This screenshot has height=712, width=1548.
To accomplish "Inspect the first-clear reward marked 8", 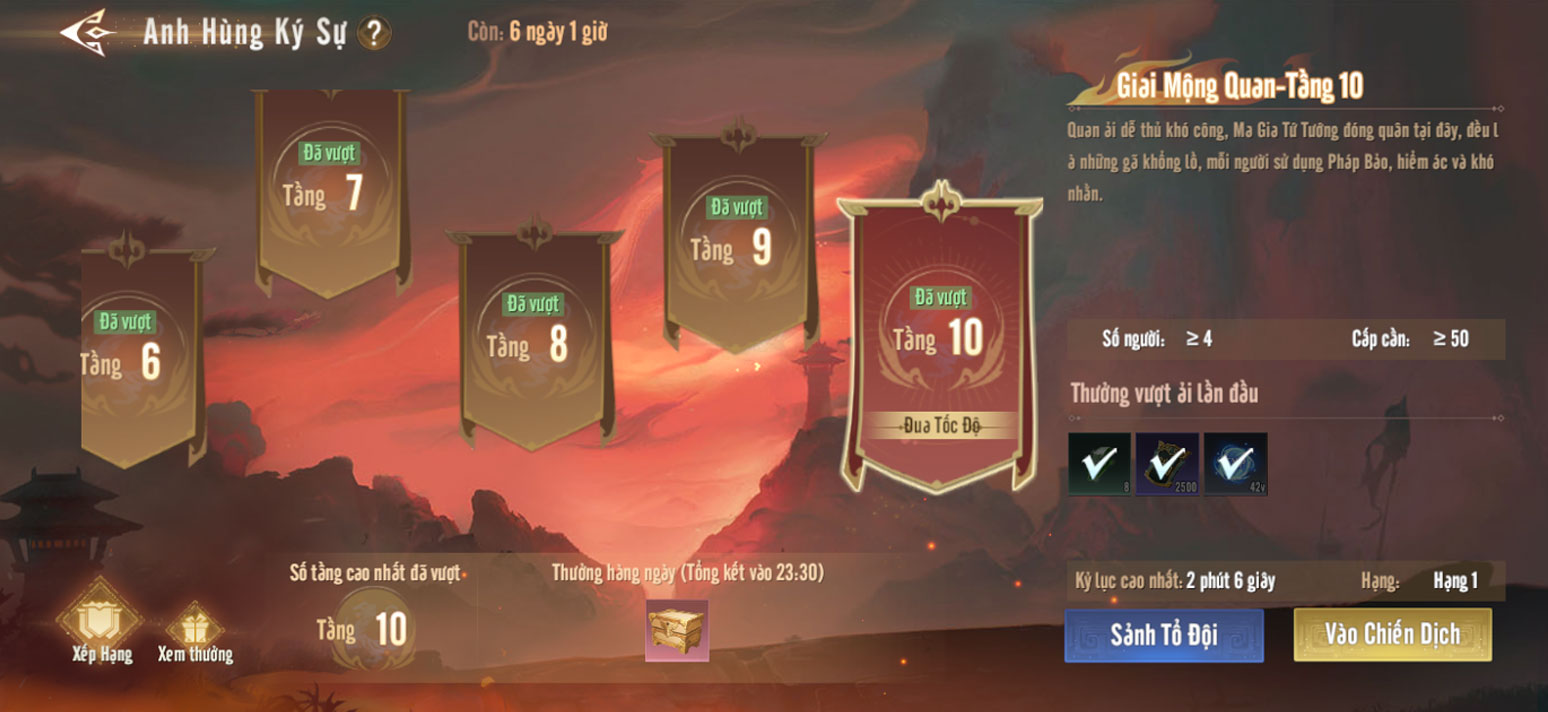I will (1099, 463).
